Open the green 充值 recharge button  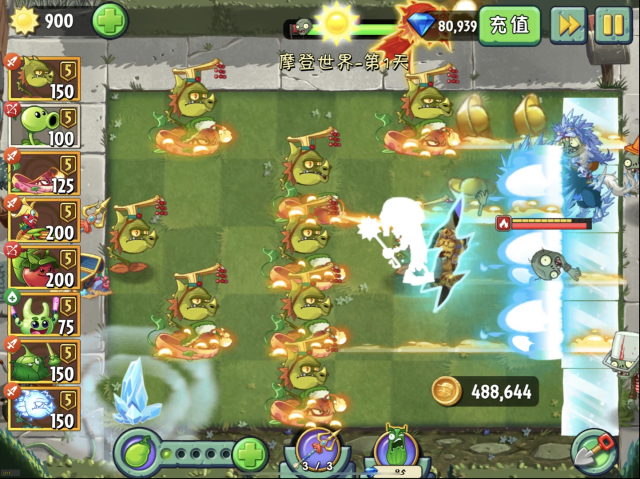[509, 25]
